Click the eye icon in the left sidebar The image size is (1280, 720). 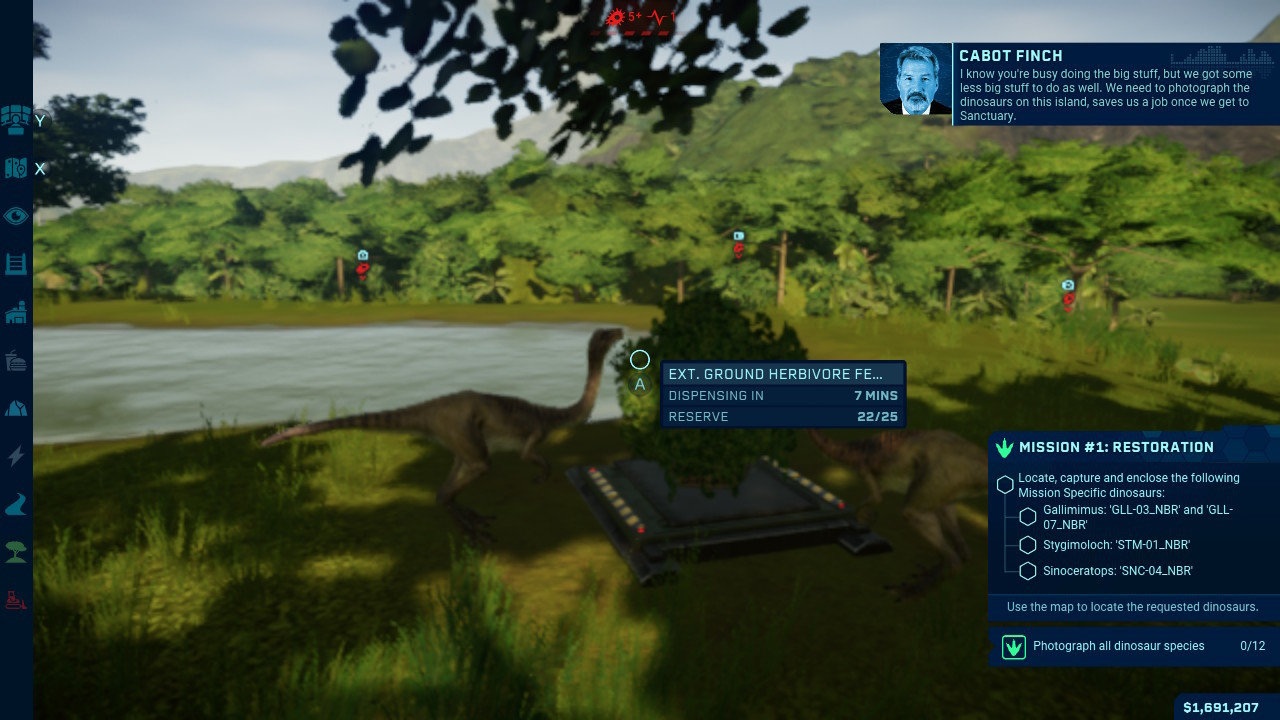tap(16, 216)
